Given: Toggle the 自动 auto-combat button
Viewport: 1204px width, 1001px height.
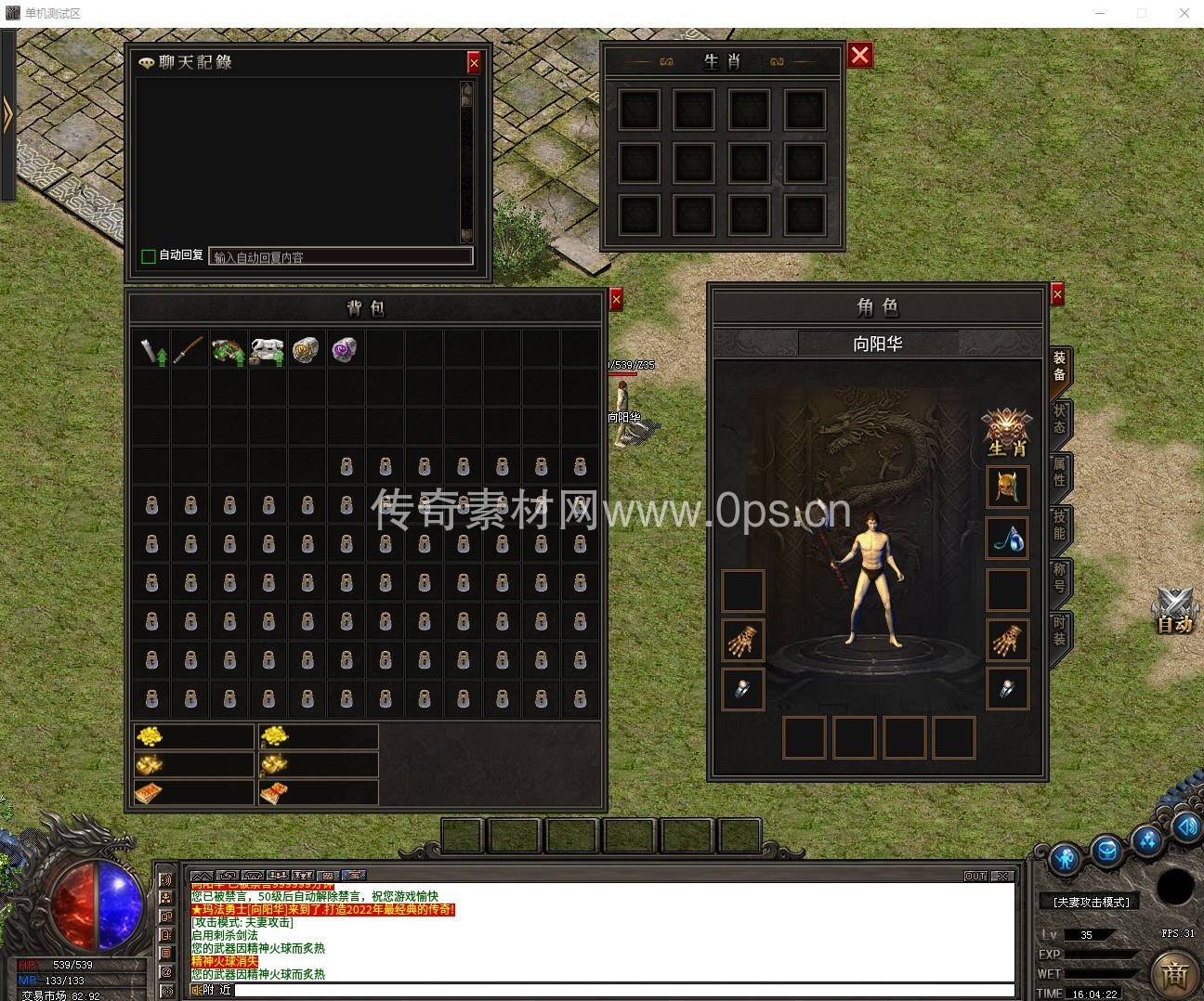Looking at the screenshot, I should (1173, 612).
